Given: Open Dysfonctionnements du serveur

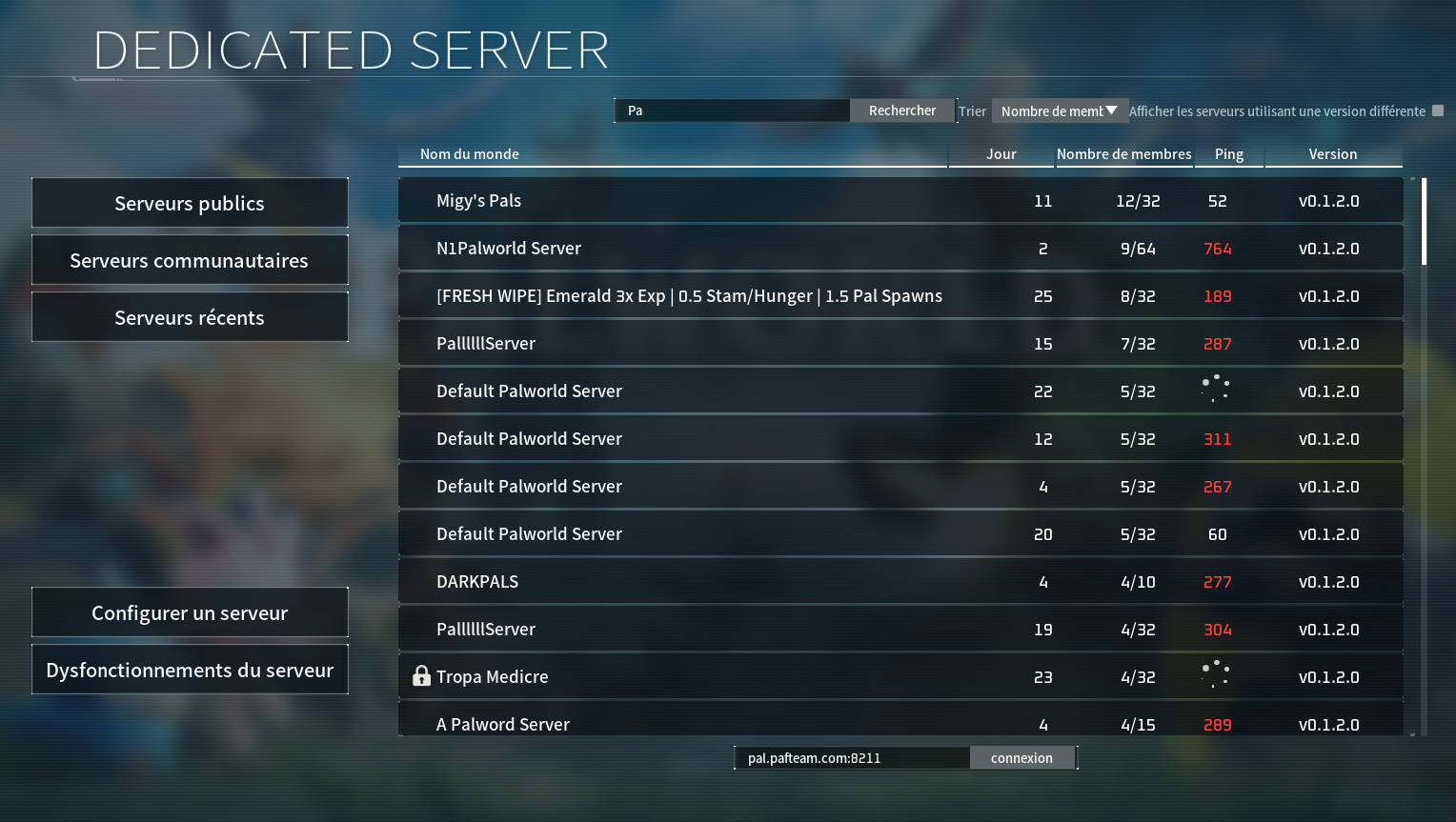Looking at the screenshot, I should [x=190, y=670].
